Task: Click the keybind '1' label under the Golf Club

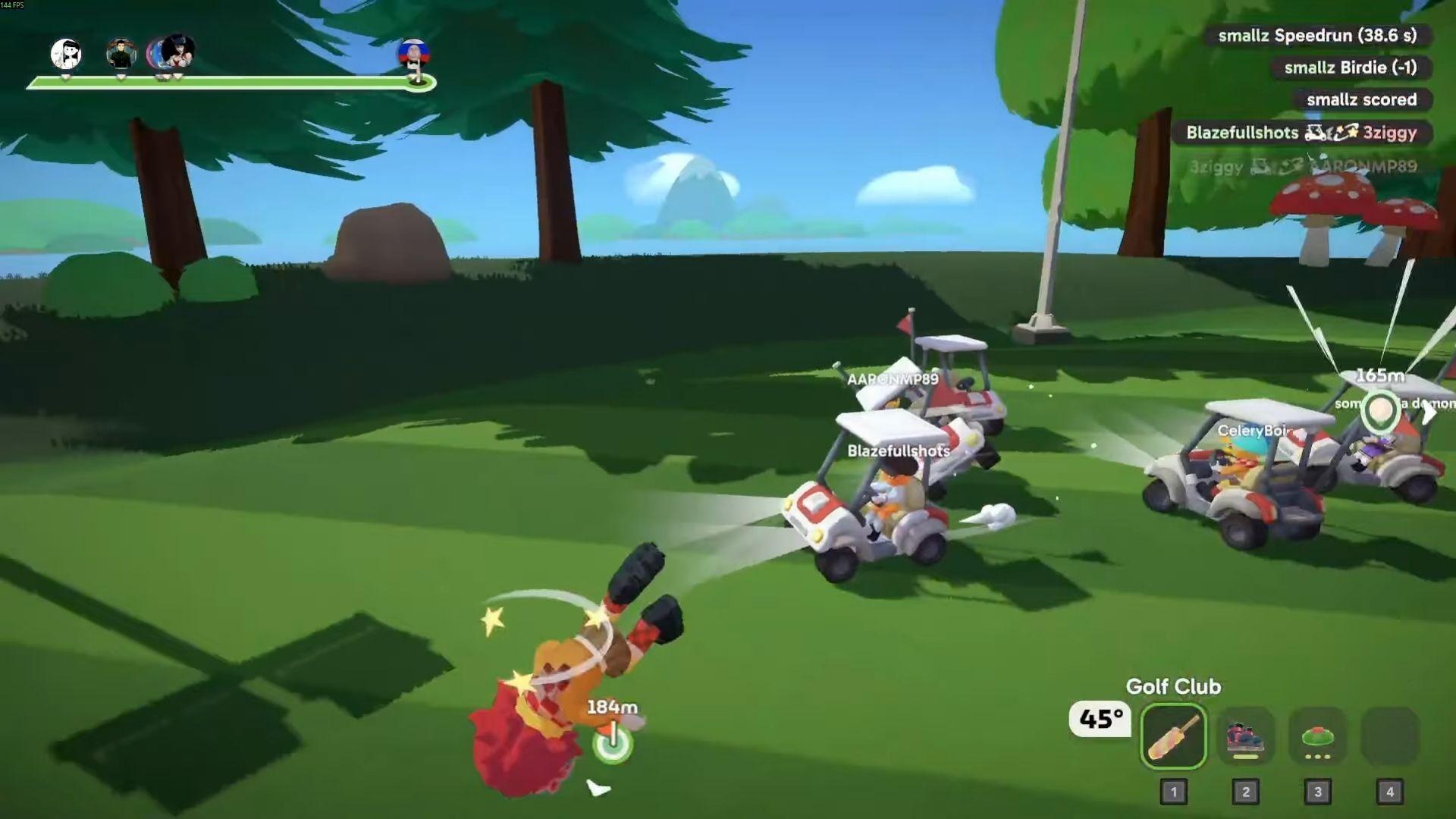Action: click(1174, 791)
